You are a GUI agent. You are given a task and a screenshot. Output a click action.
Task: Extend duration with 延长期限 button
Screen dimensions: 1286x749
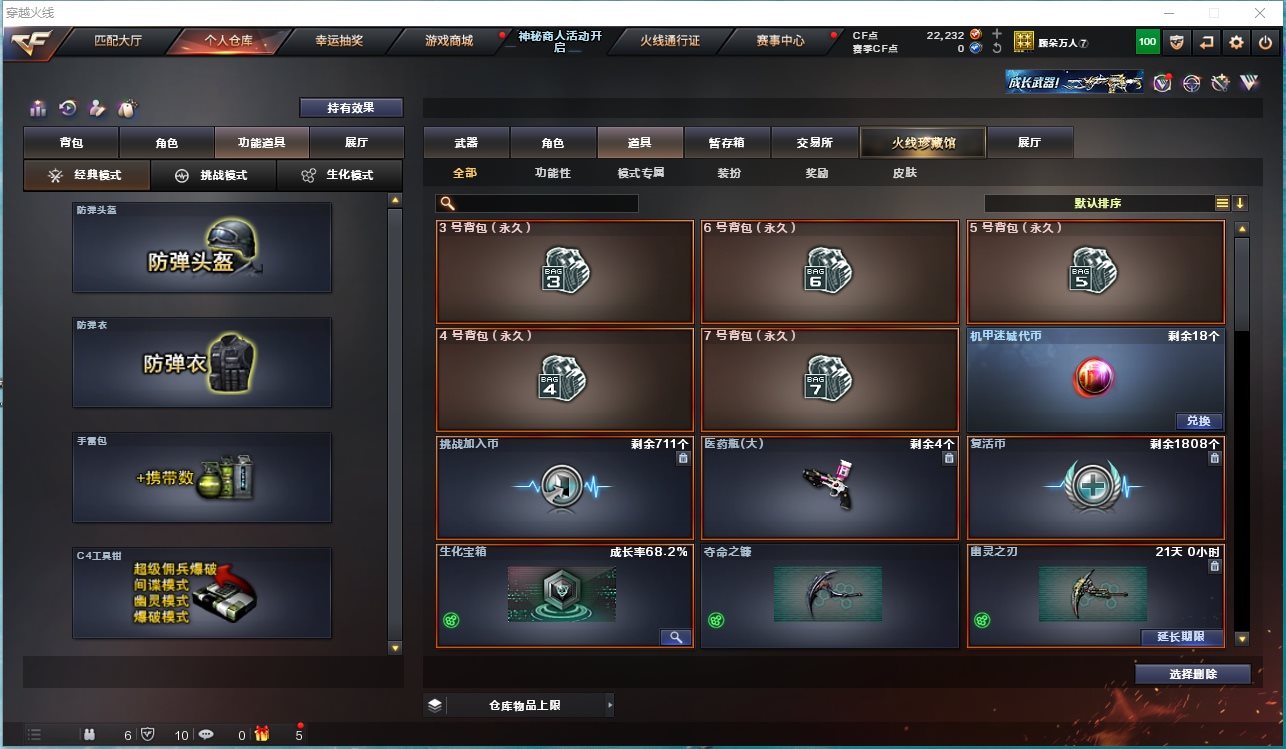click(x=1181, y=637)
